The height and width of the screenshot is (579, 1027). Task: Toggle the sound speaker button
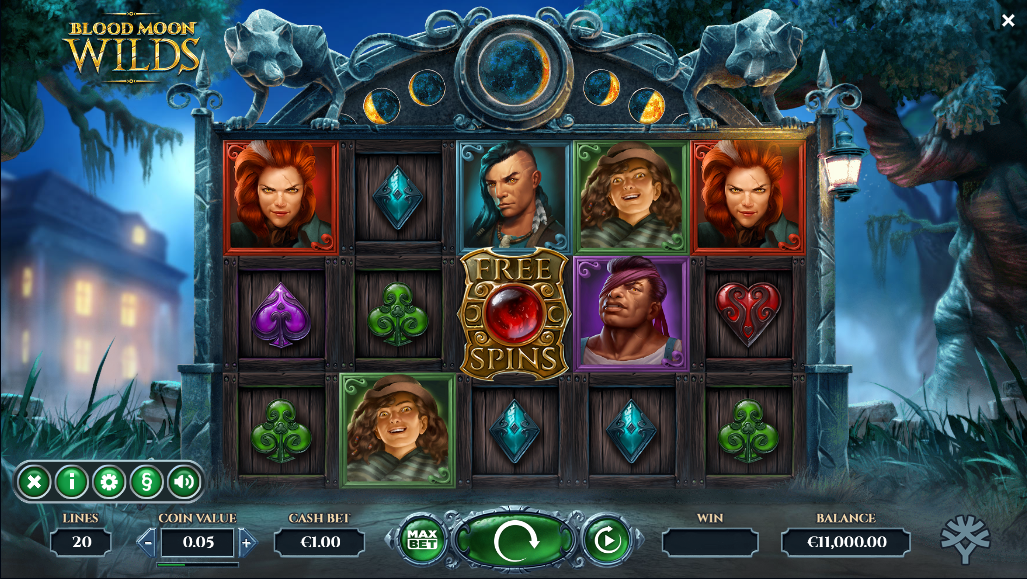click(184, 482)
